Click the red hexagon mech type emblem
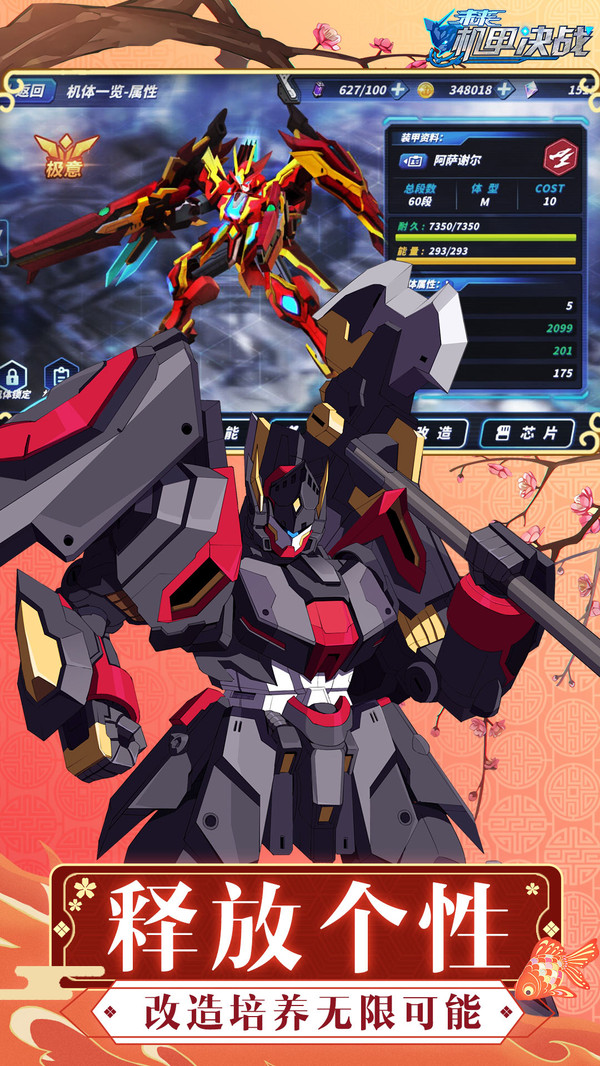The width and height of the screenshot is (600, 1066). click(560, 157)
